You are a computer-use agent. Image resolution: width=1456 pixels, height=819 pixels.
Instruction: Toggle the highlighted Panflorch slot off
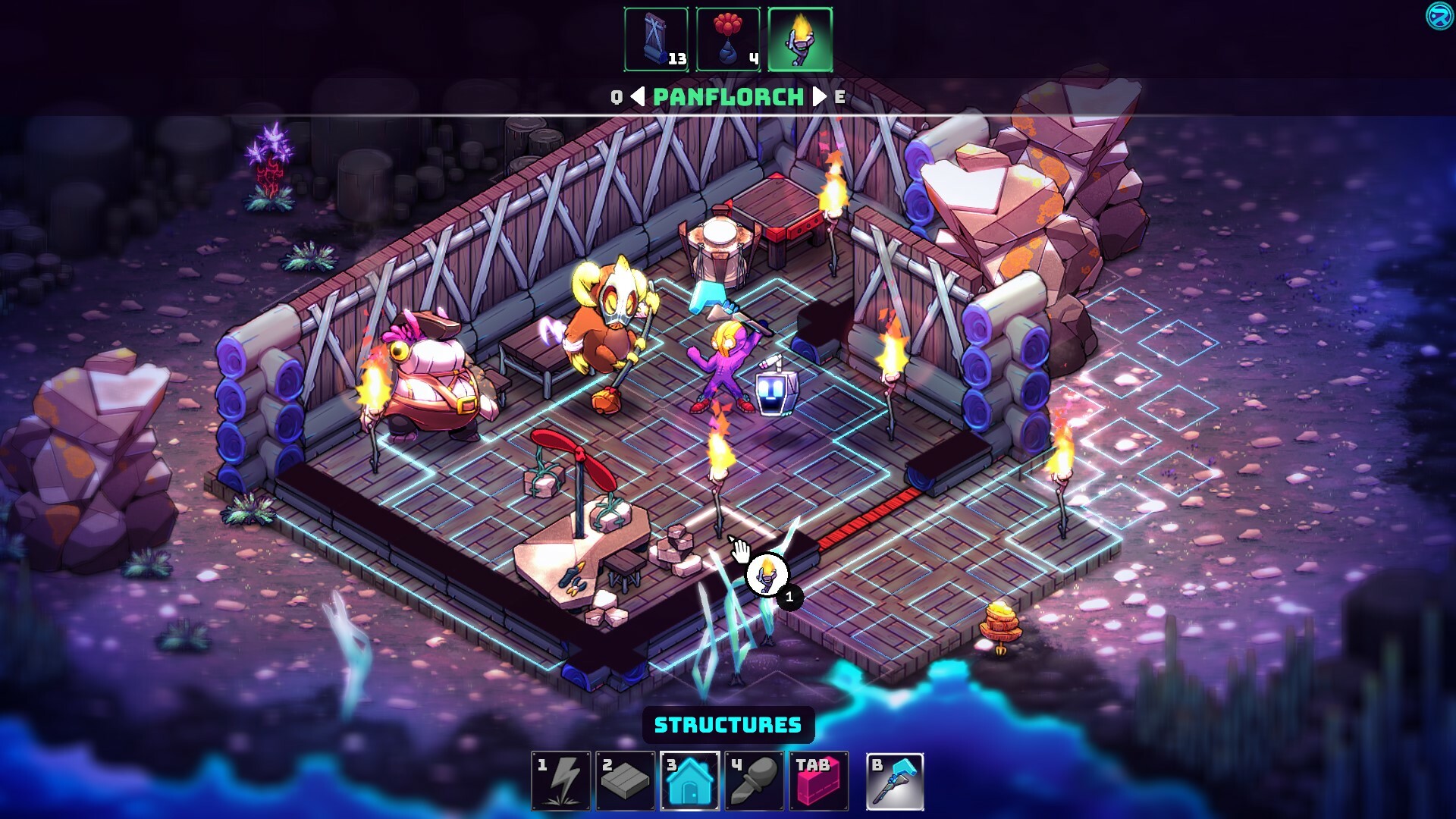pyautogui.click(x=801, y=39)
